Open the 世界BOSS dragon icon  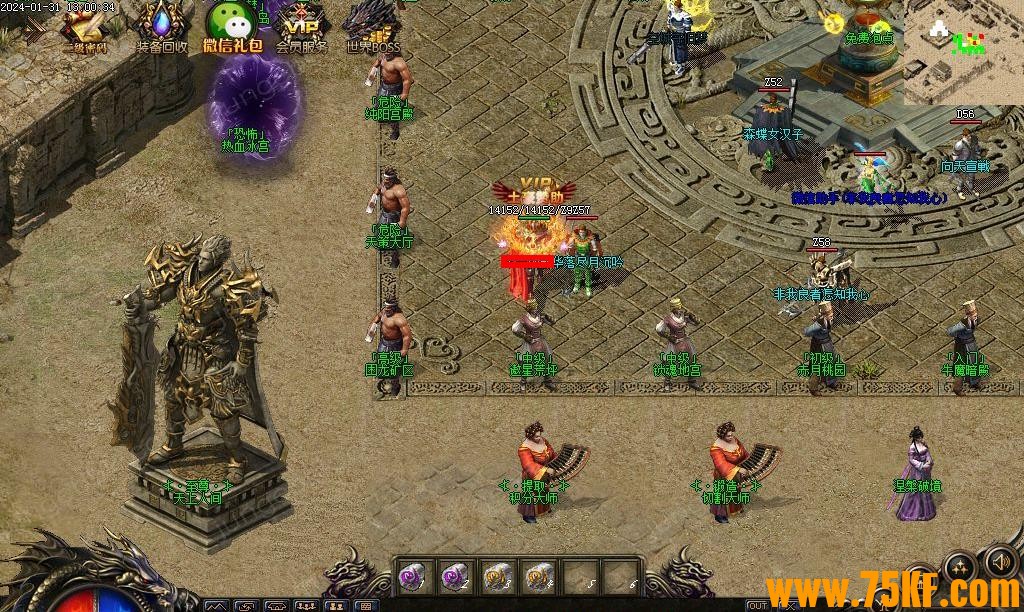click(x=372, y=25)
